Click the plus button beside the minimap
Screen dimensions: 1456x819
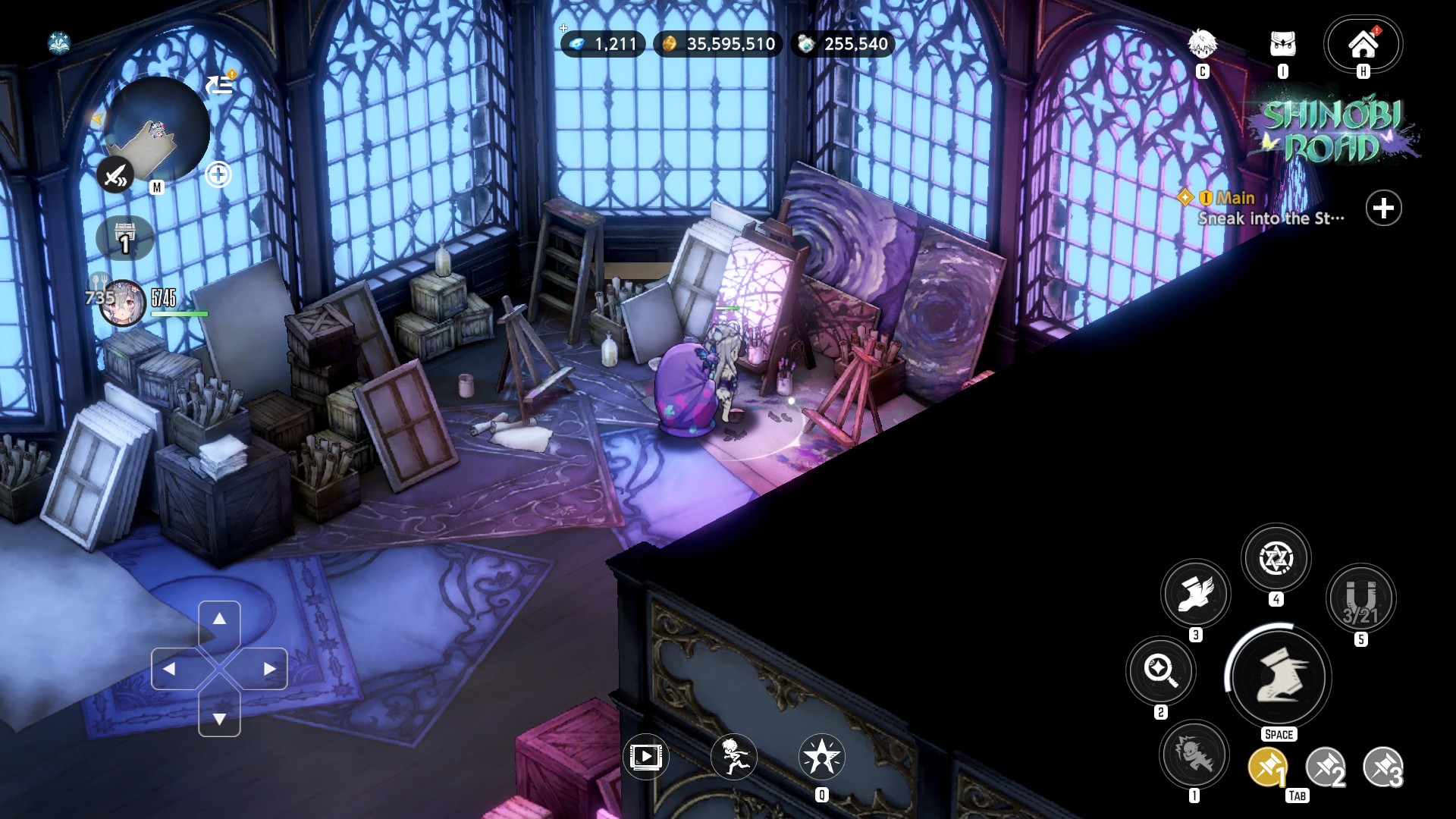218,175
